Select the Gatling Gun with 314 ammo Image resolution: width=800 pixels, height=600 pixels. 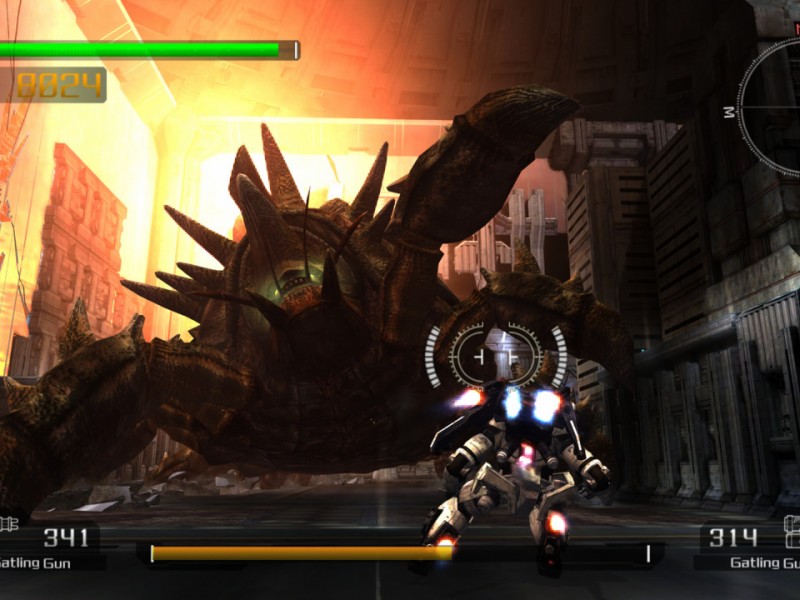[x=748, y=548]
